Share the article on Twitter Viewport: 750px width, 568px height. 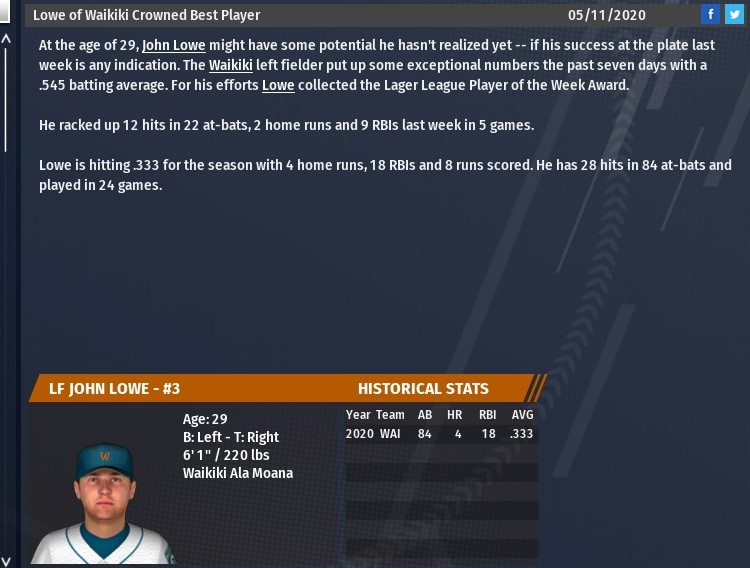[x=734, y=14]
